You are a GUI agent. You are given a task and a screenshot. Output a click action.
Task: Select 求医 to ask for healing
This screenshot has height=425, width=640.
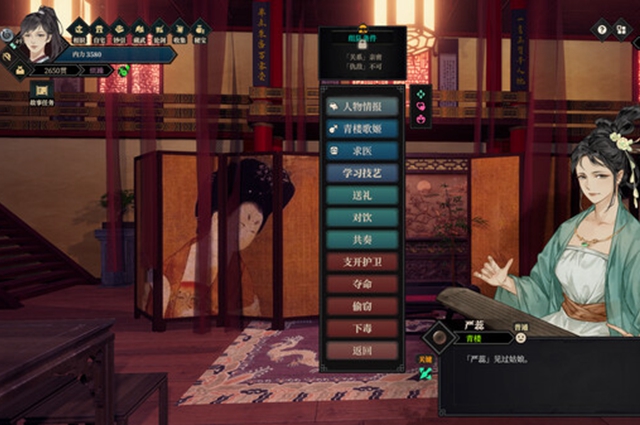(362, 151)
